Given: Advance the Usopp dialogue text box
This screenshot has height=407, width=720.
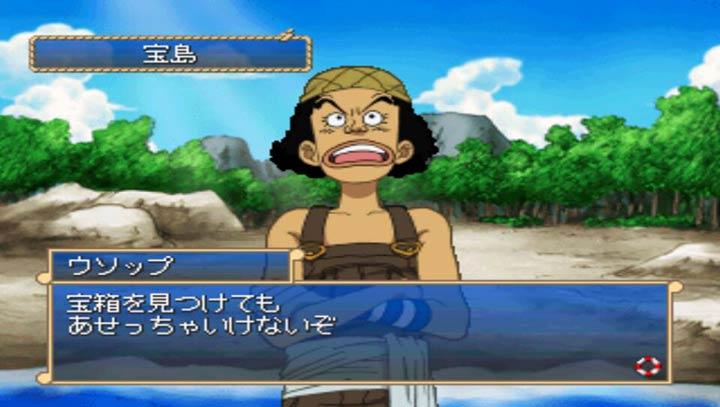Looking at the screenshot, I should (360, 332).
